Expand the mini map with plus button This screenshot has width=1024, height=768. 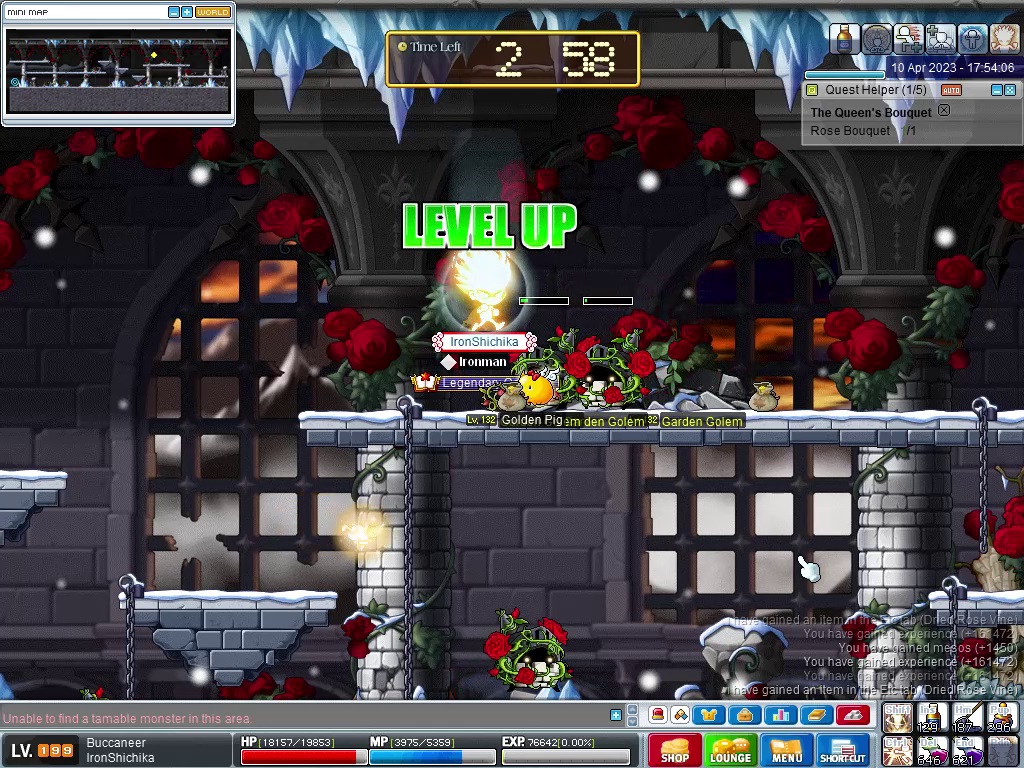[x=187, y=12]
